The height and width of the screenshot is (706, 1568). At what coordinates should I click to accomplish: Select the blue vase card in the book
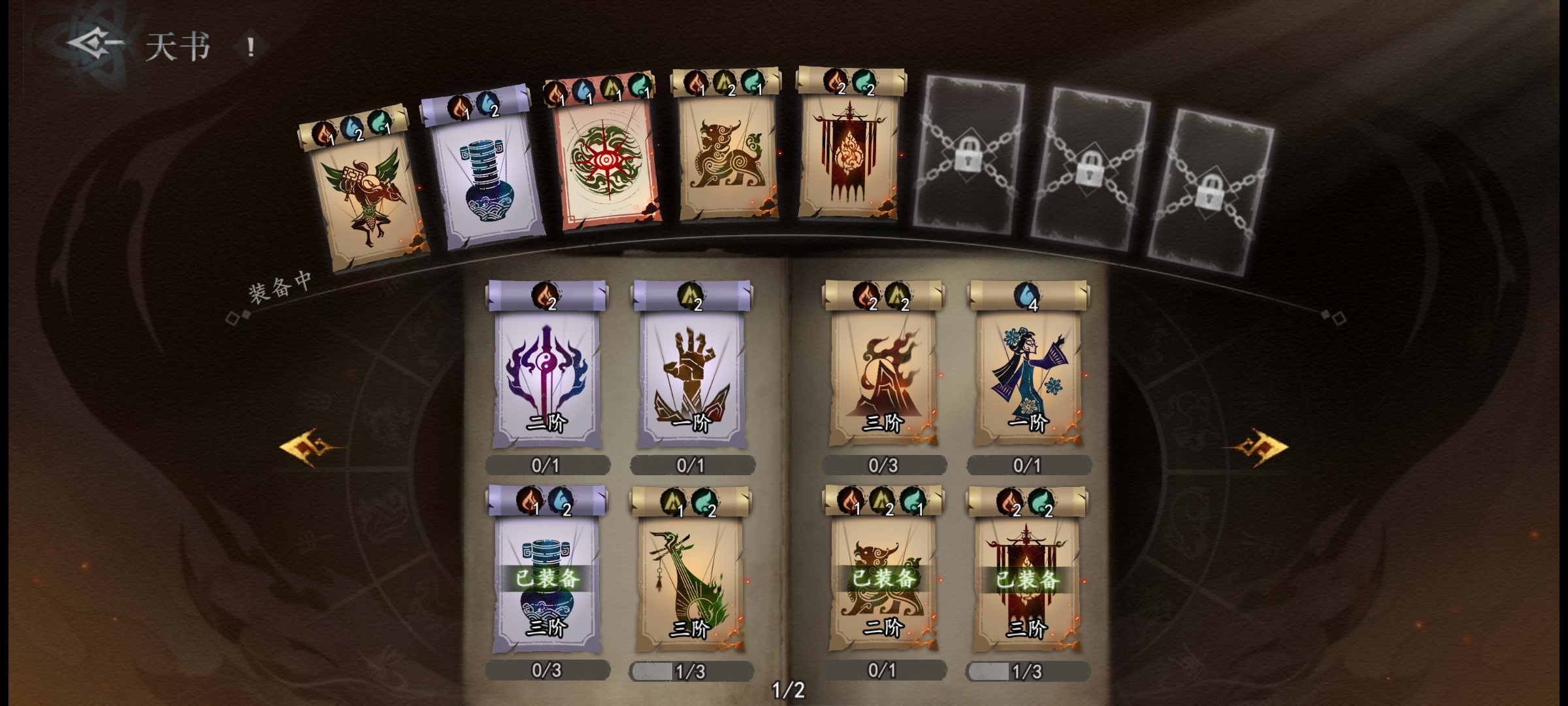(x=546, y=582)
